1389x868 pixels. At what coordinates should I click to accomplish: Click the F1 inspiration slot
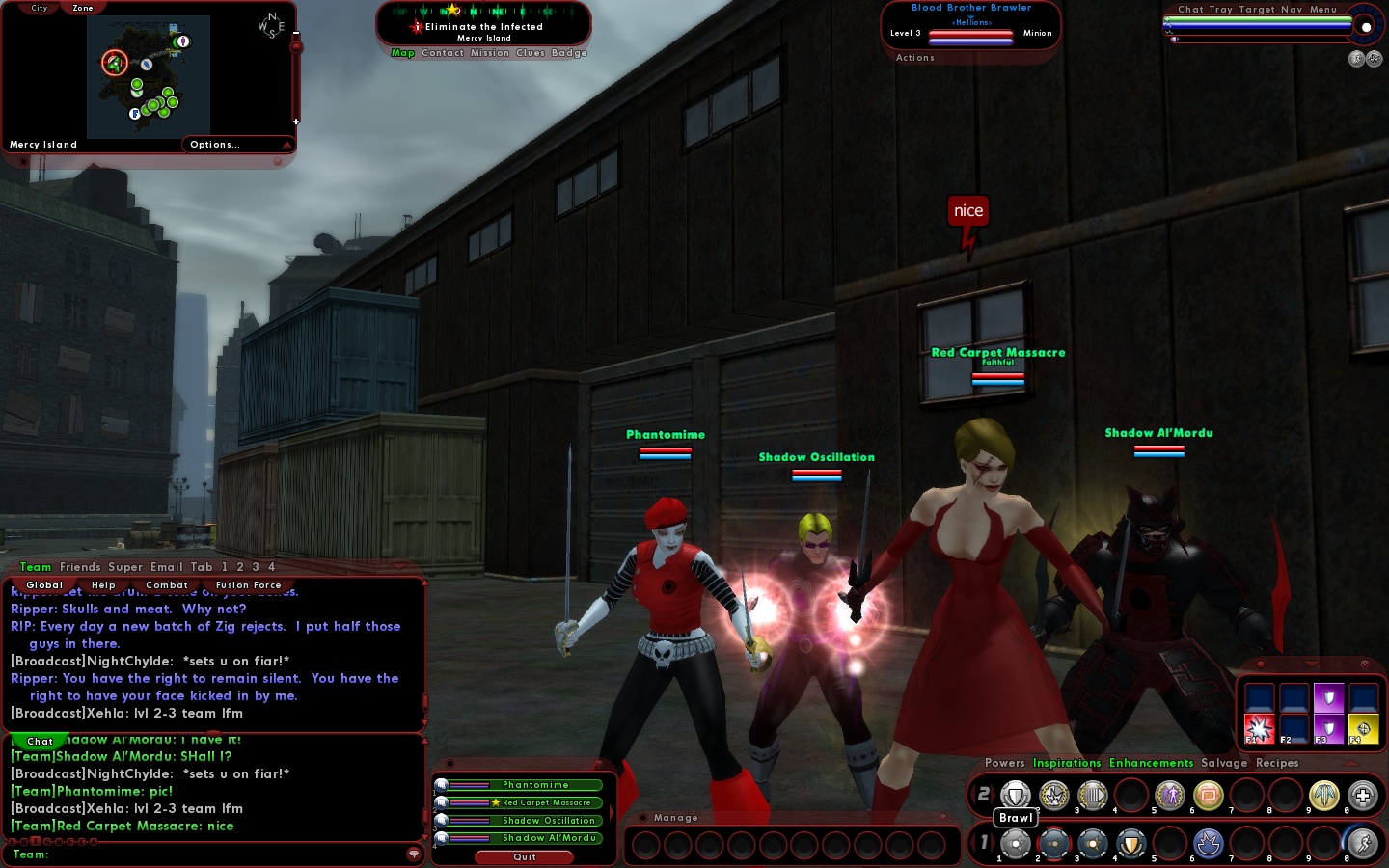(x=1260, y=730)
